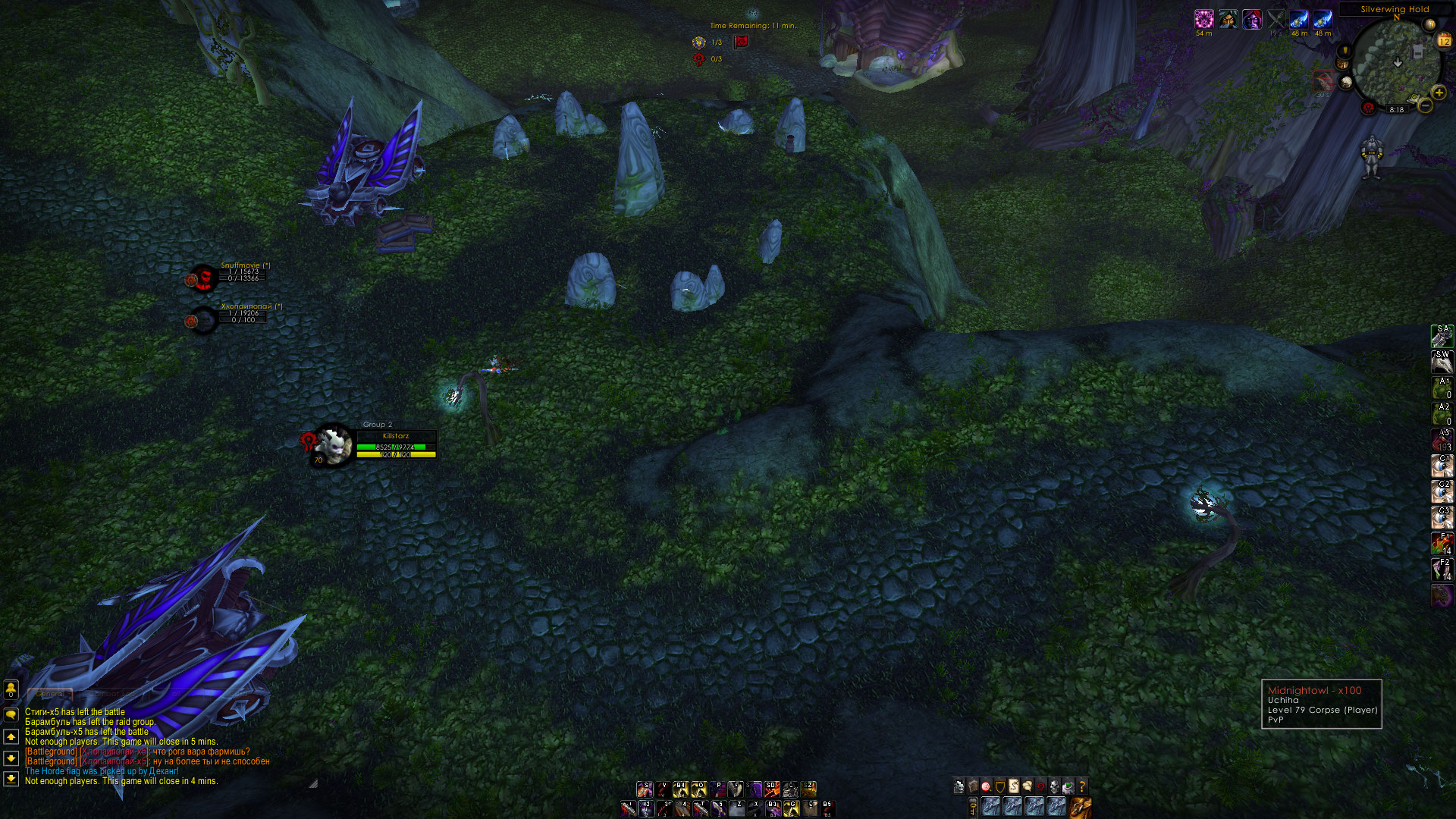
Task: Open the friends list button above chat
Action: click(x=11, y=689)
